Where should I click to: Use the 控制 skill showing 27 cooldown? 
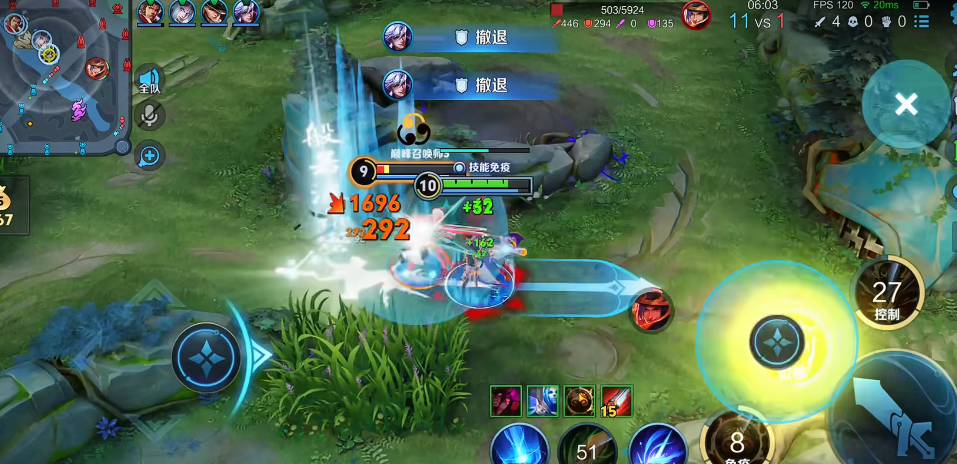click(887, 294)
